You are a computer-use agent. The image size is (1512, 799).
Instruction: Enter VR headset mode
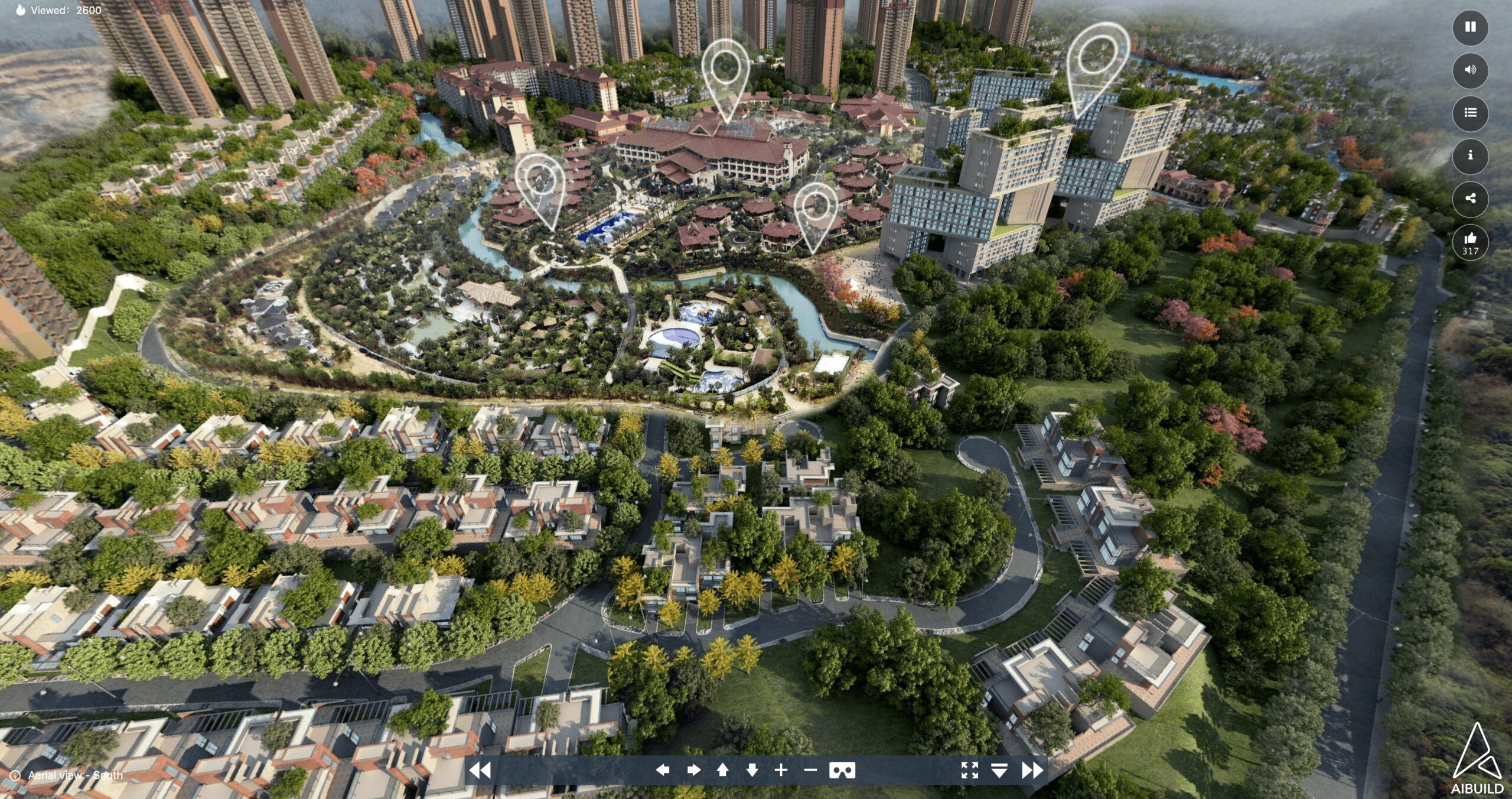[842, 770]
